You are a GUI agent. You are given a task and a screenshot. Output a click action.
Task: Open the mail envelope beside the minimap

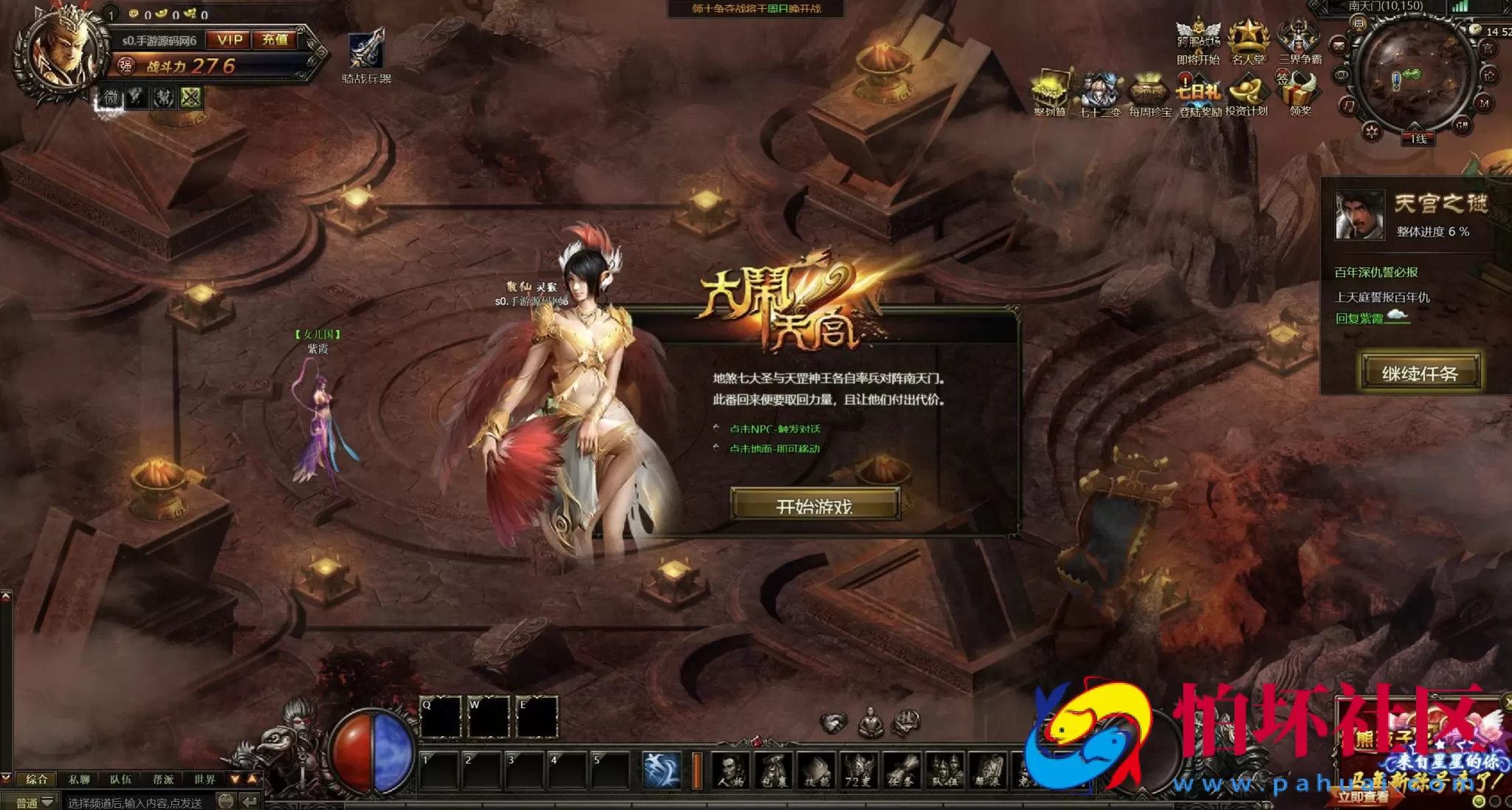coord(1339,45)
